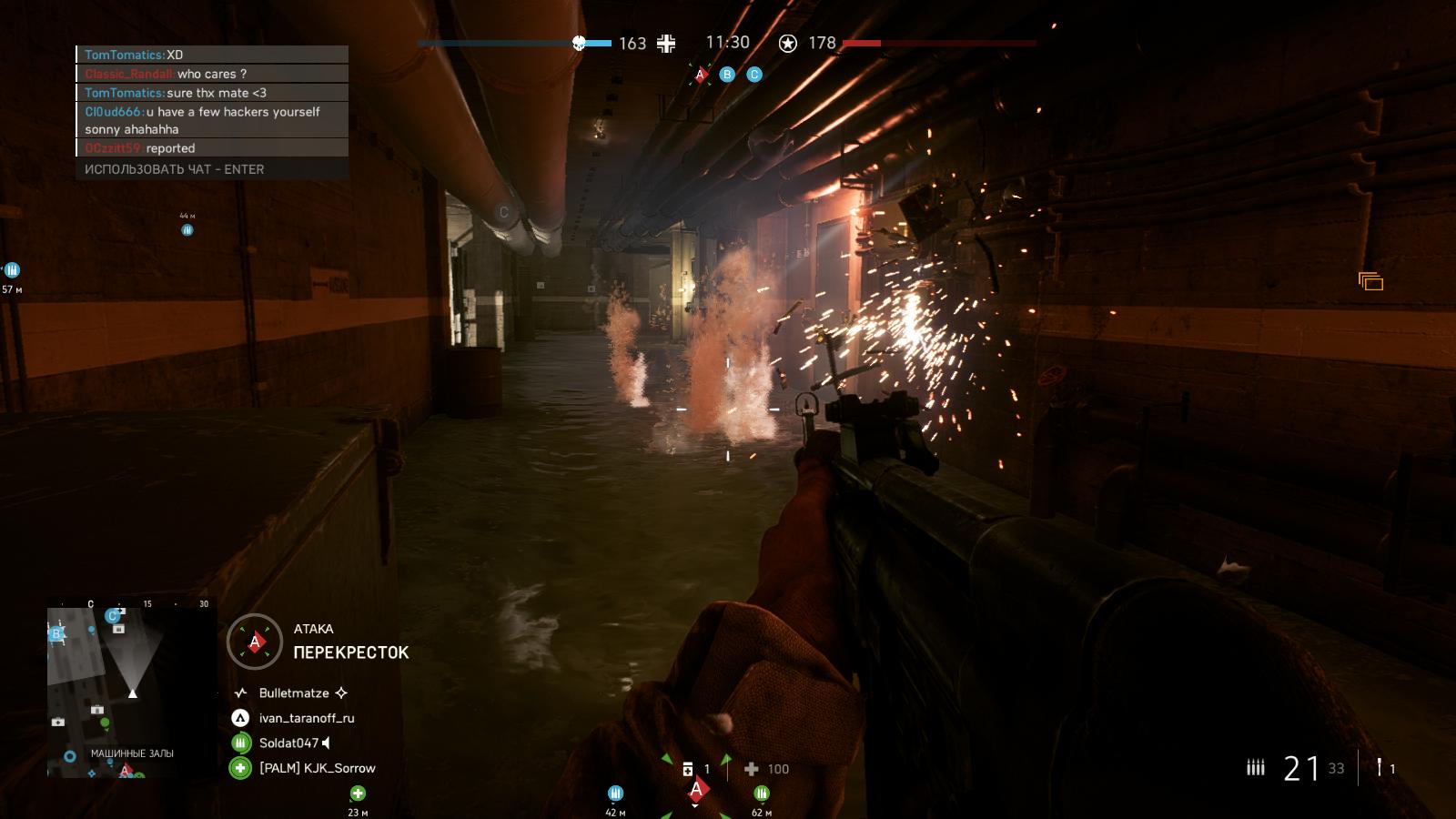The image size is (1456, 819).
Task: Select the objective C flag at top
Action: 754,75
